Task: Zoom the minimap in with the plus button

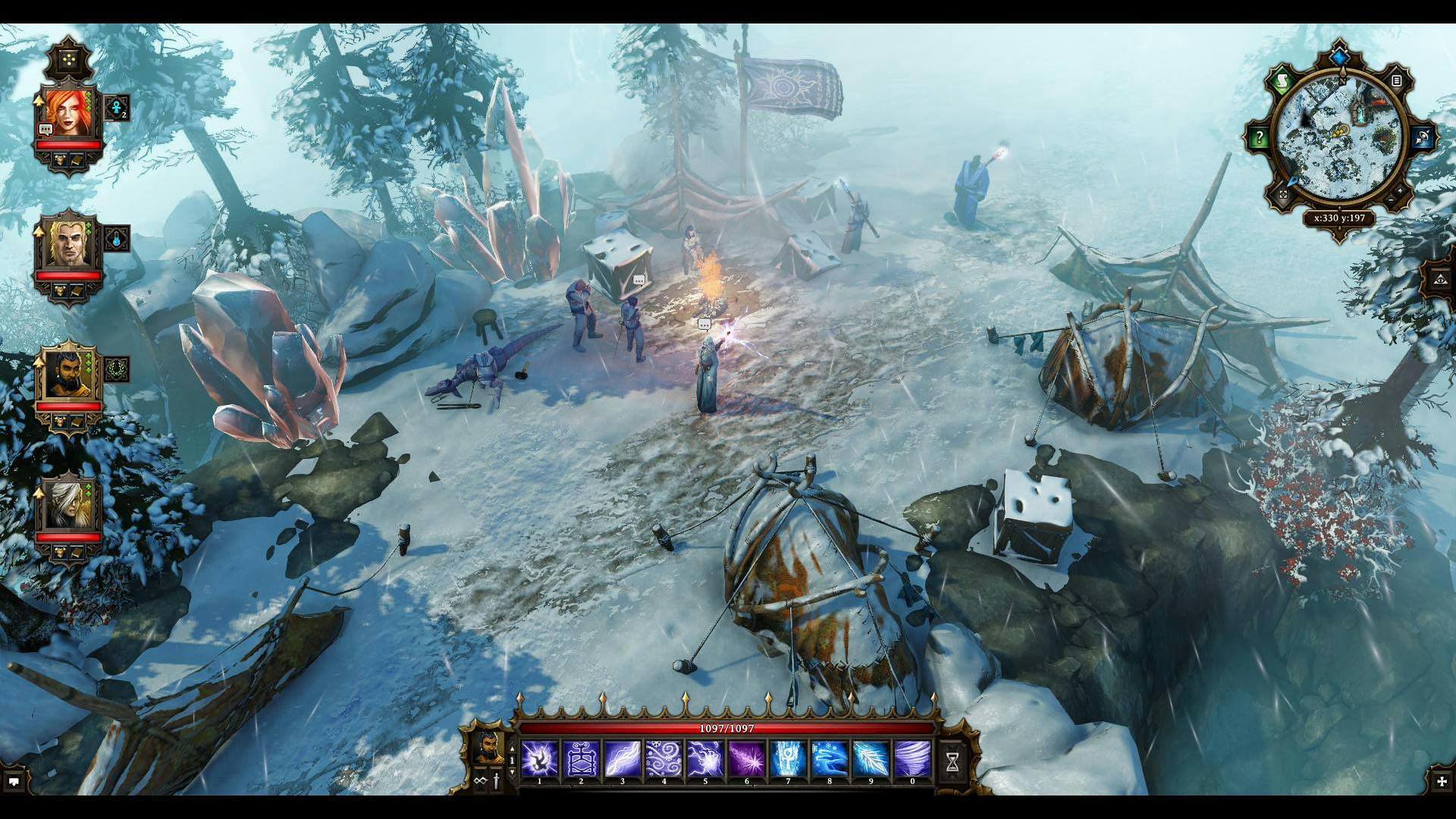Action: tap(1399, 190)
